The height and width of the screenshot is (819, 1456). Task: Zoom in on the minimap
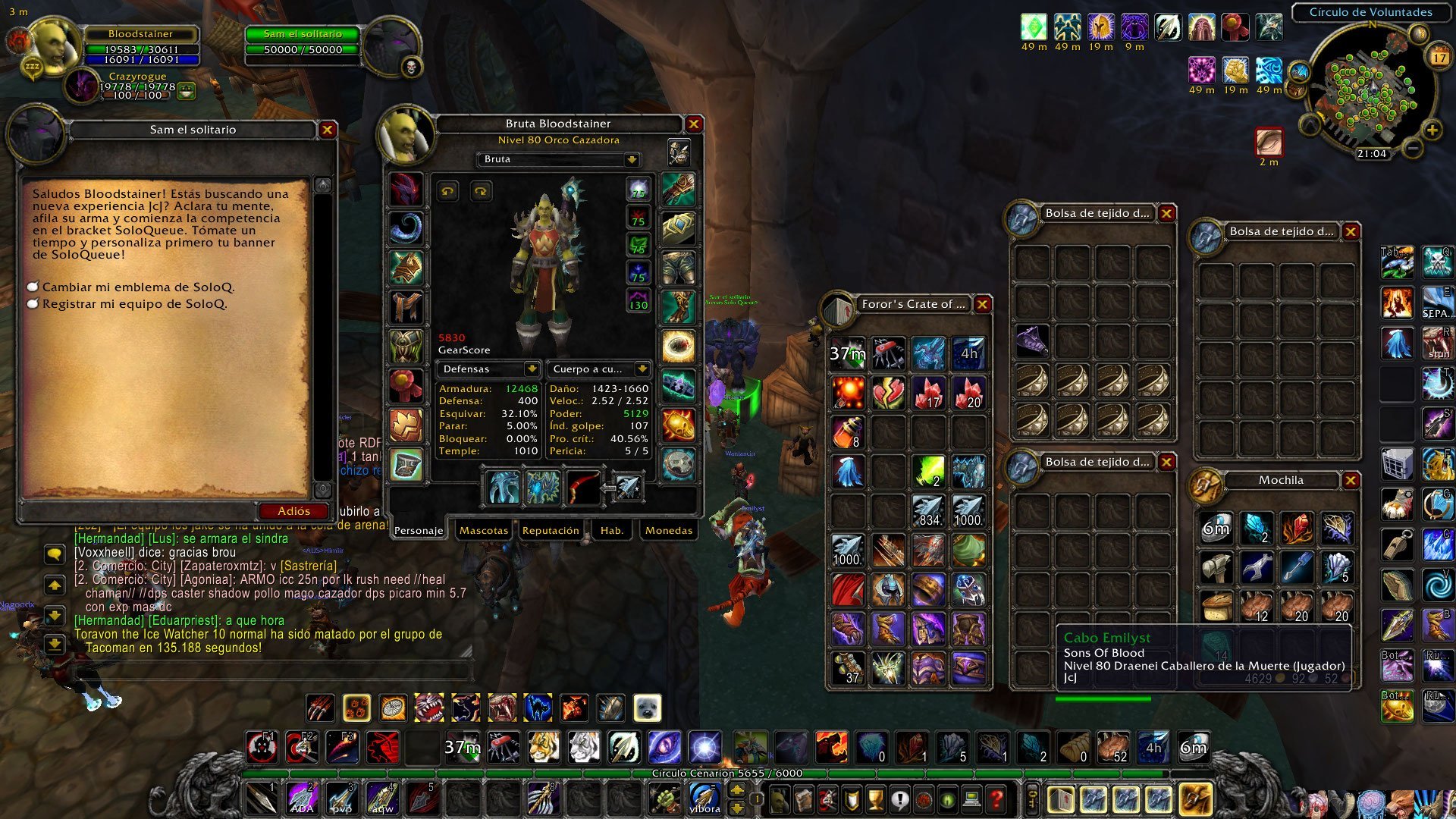click(x=1432, y=130)
